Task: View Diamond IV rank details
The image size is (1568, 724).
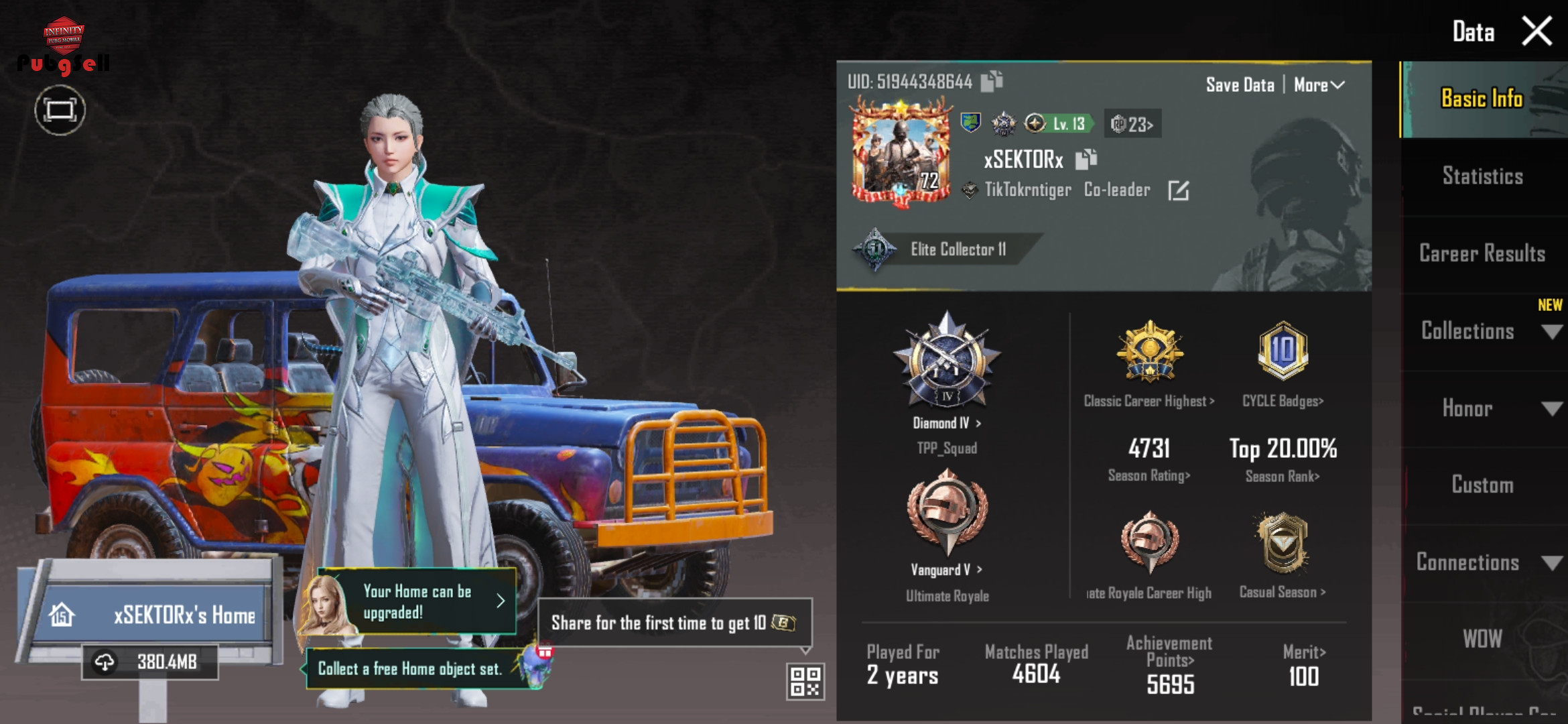Action: pyautogui.click(x=947, y=423)
